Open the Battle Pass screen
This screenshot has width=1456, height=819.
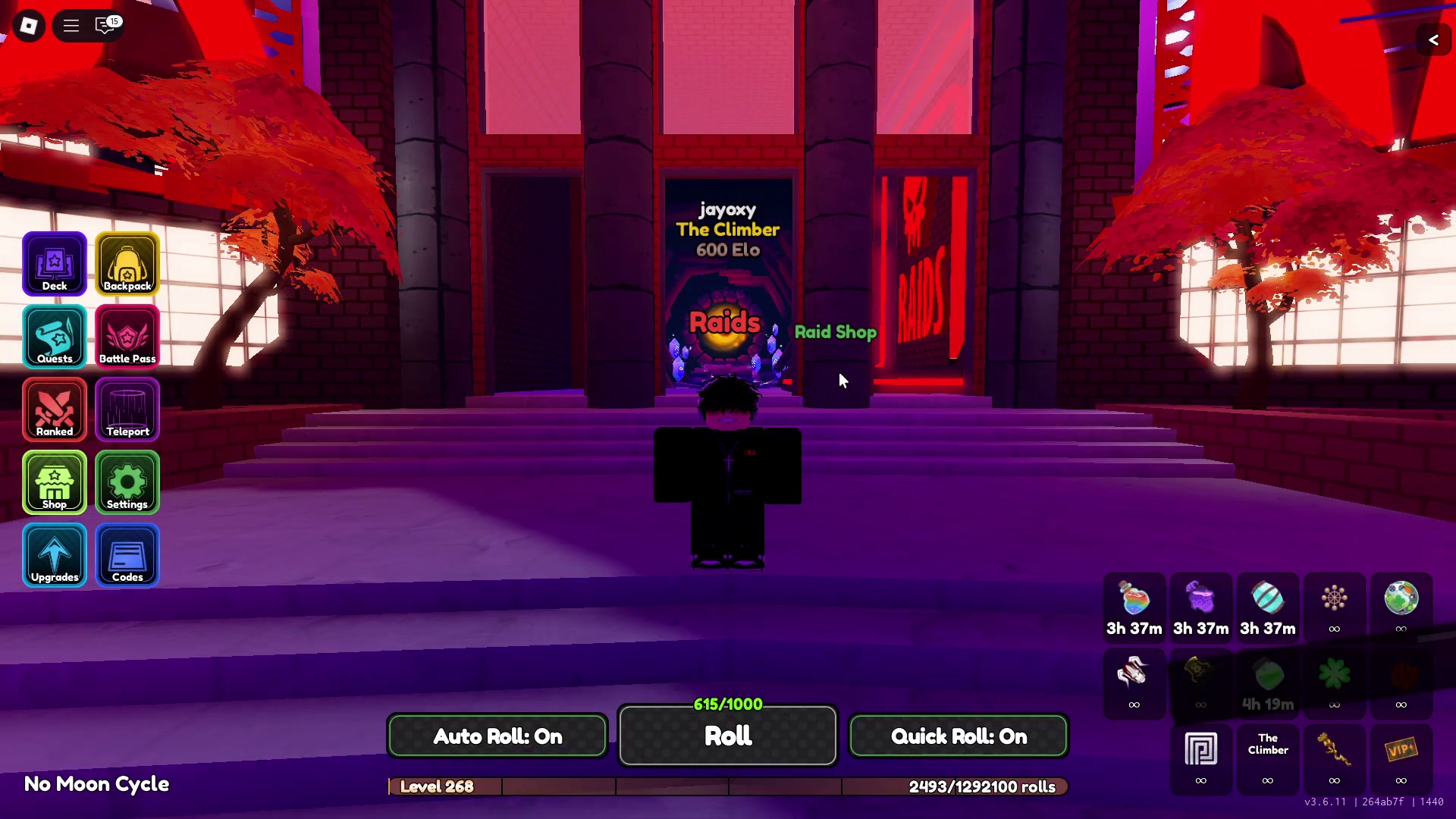127,336
